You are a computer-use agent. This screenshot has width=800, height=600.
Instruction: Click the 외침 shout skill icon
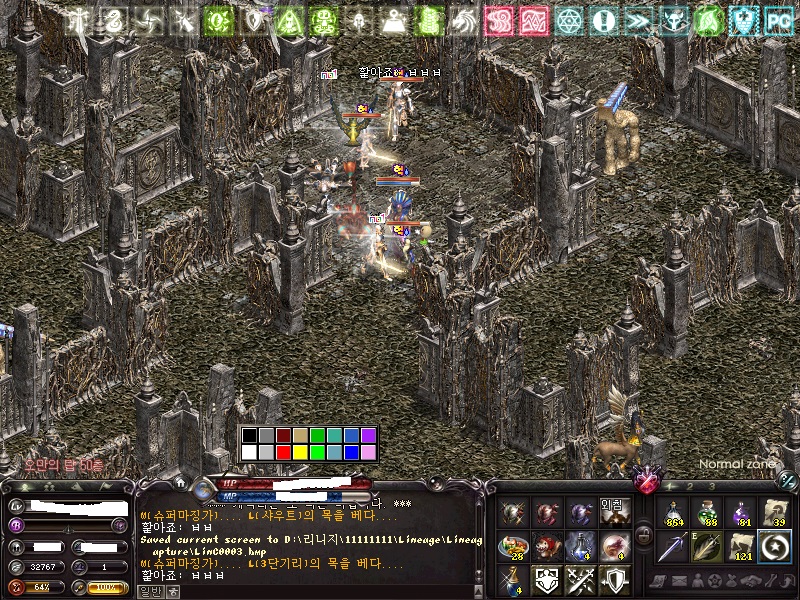coord(613,513)
